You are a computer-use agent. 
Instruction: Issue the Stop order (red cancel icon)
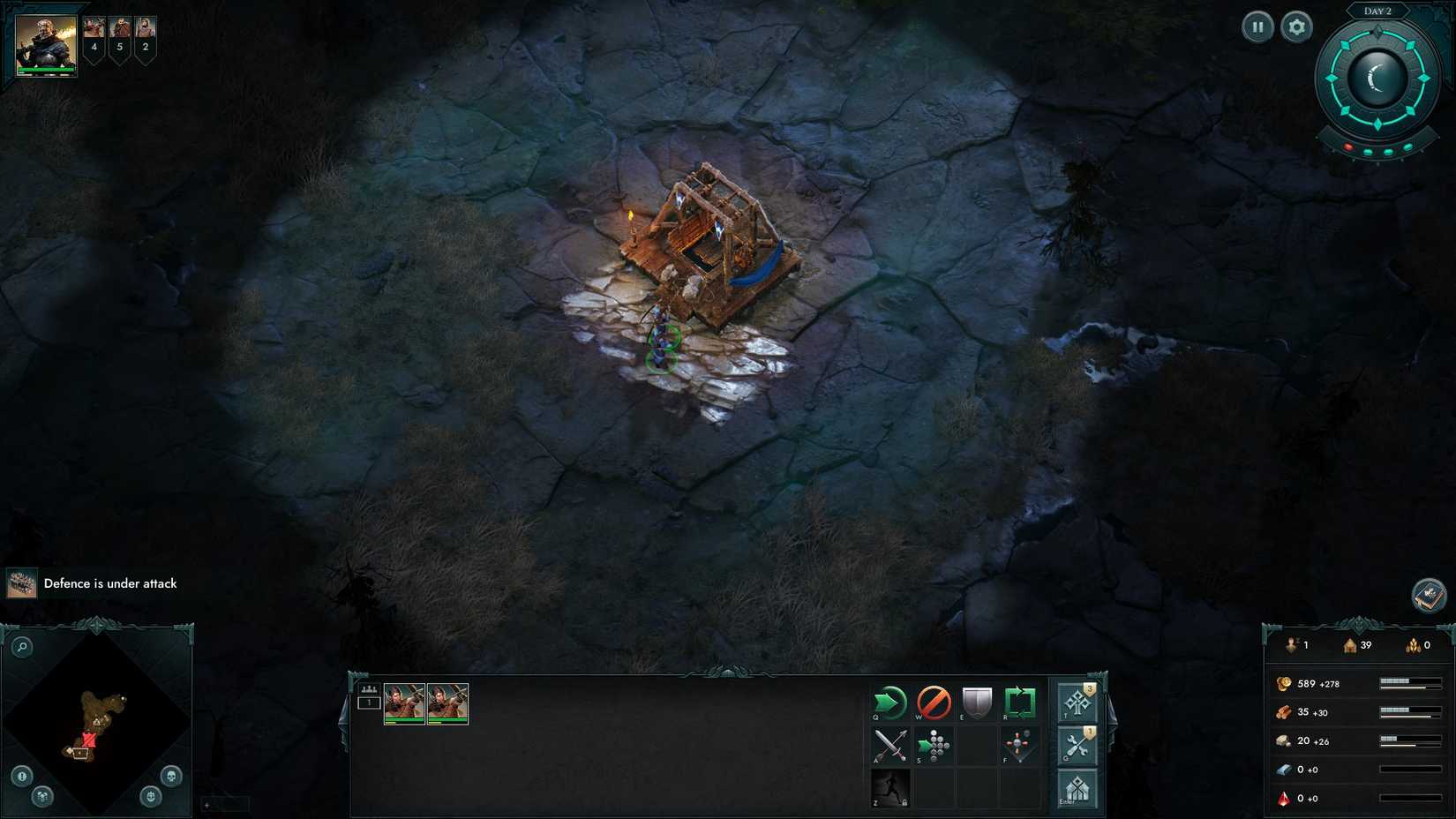tap(935, 702)
